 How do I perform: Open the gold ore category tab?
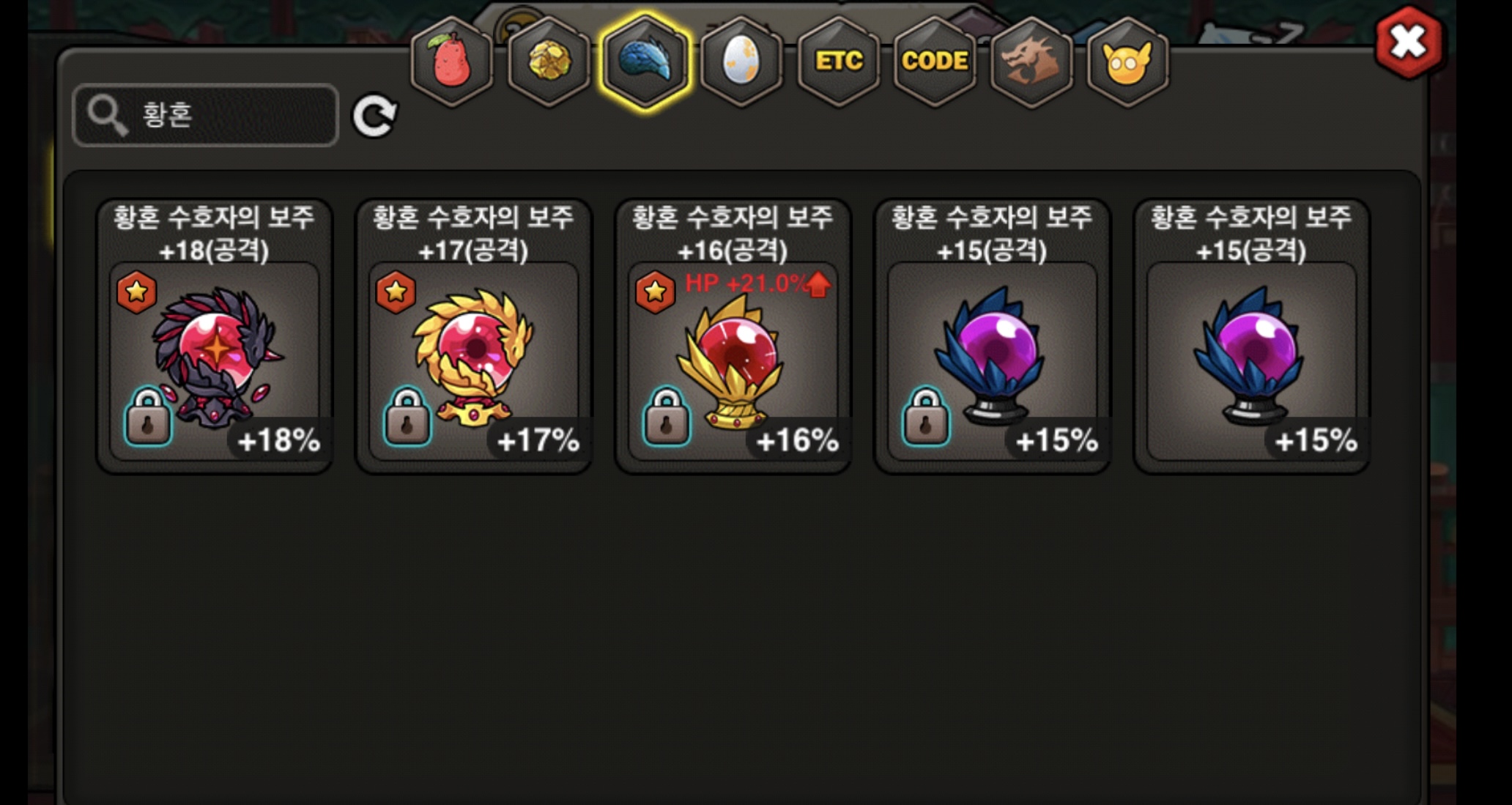(549, 61)
